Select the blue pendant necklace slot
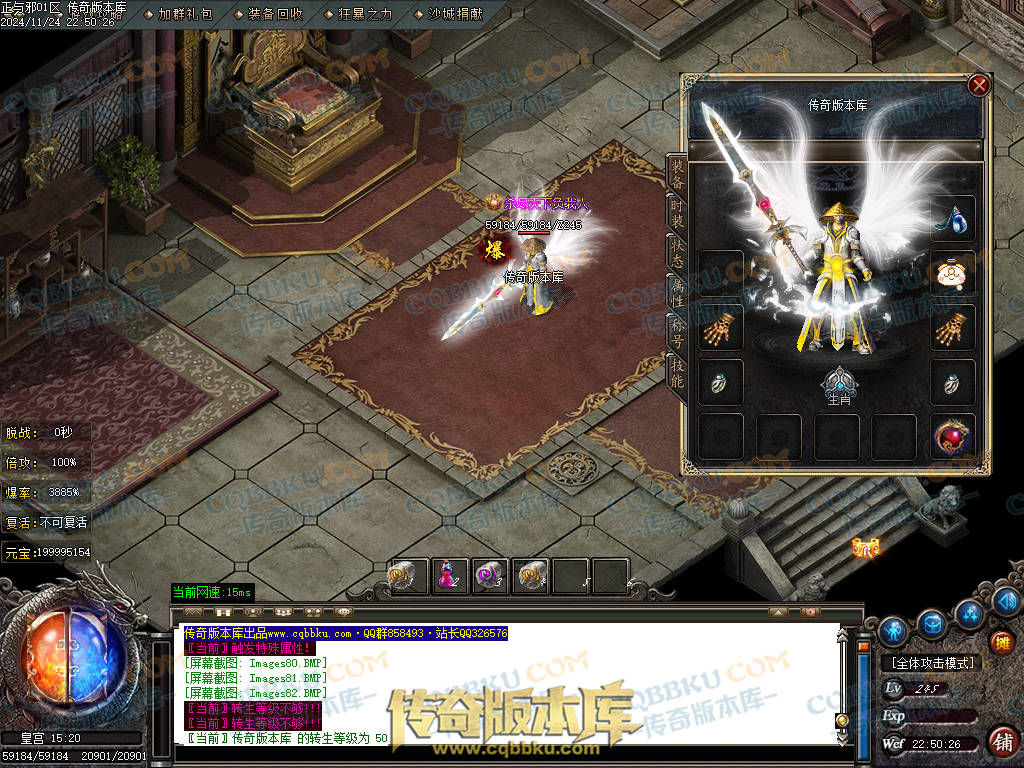Screen dimensions: 1024x768 [952, 219]
